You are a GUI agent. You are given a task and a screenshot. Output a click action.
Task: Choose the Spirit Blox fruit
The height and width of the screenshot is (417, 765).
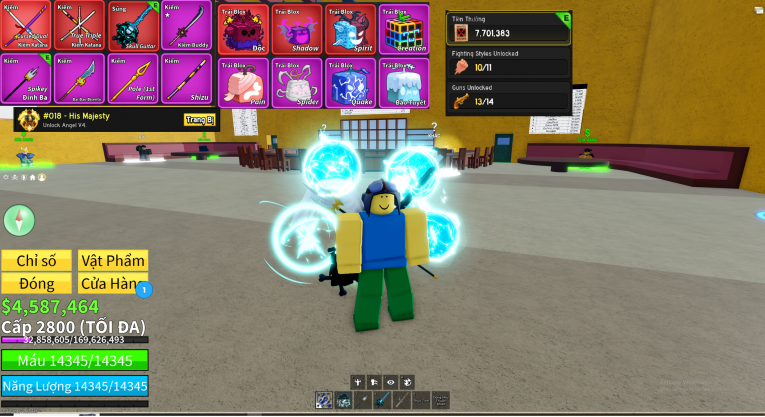(350, 29)
